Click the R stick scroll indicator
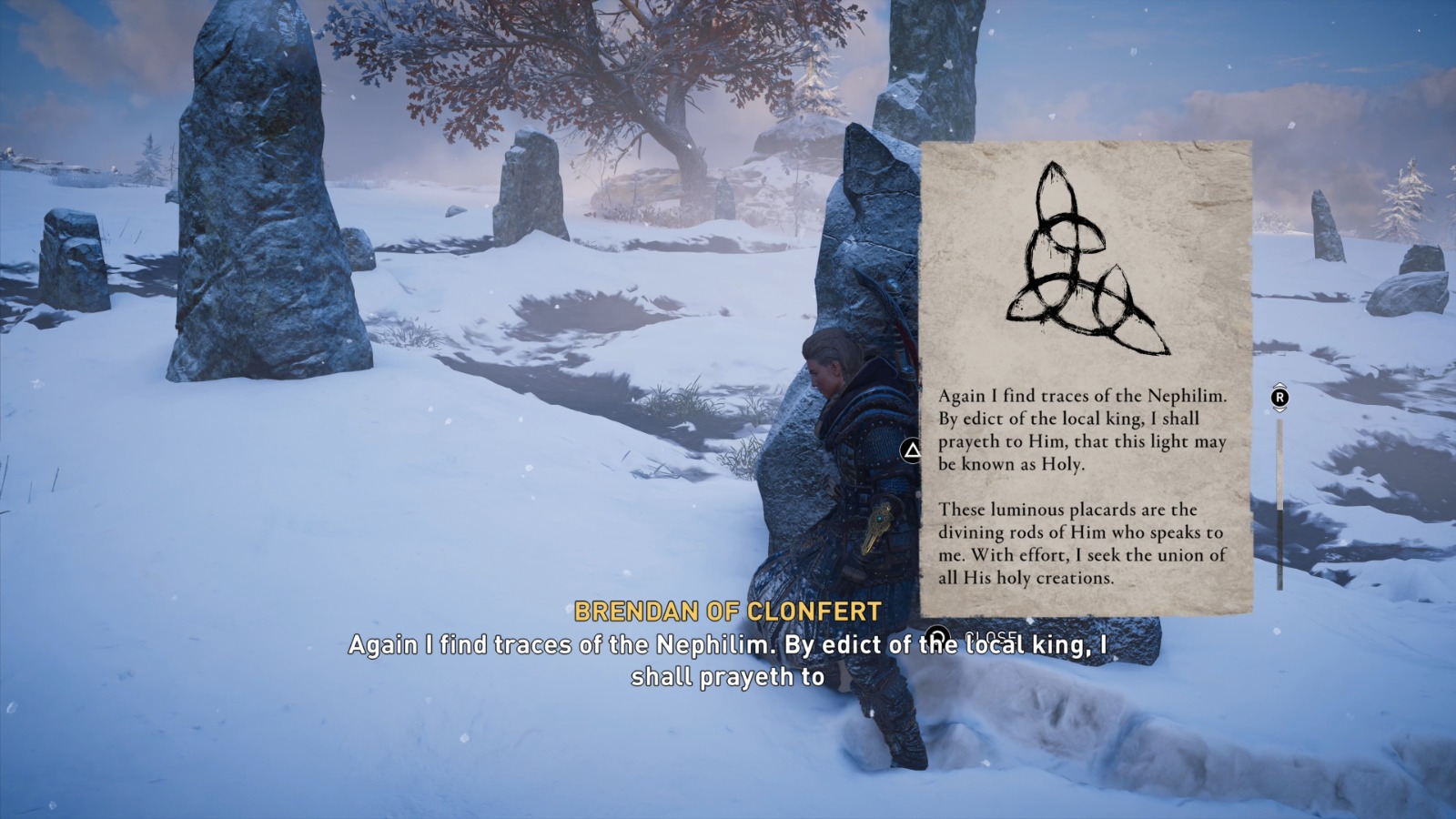This screenshot has height=819, width=1456. tap(1279, 398)
